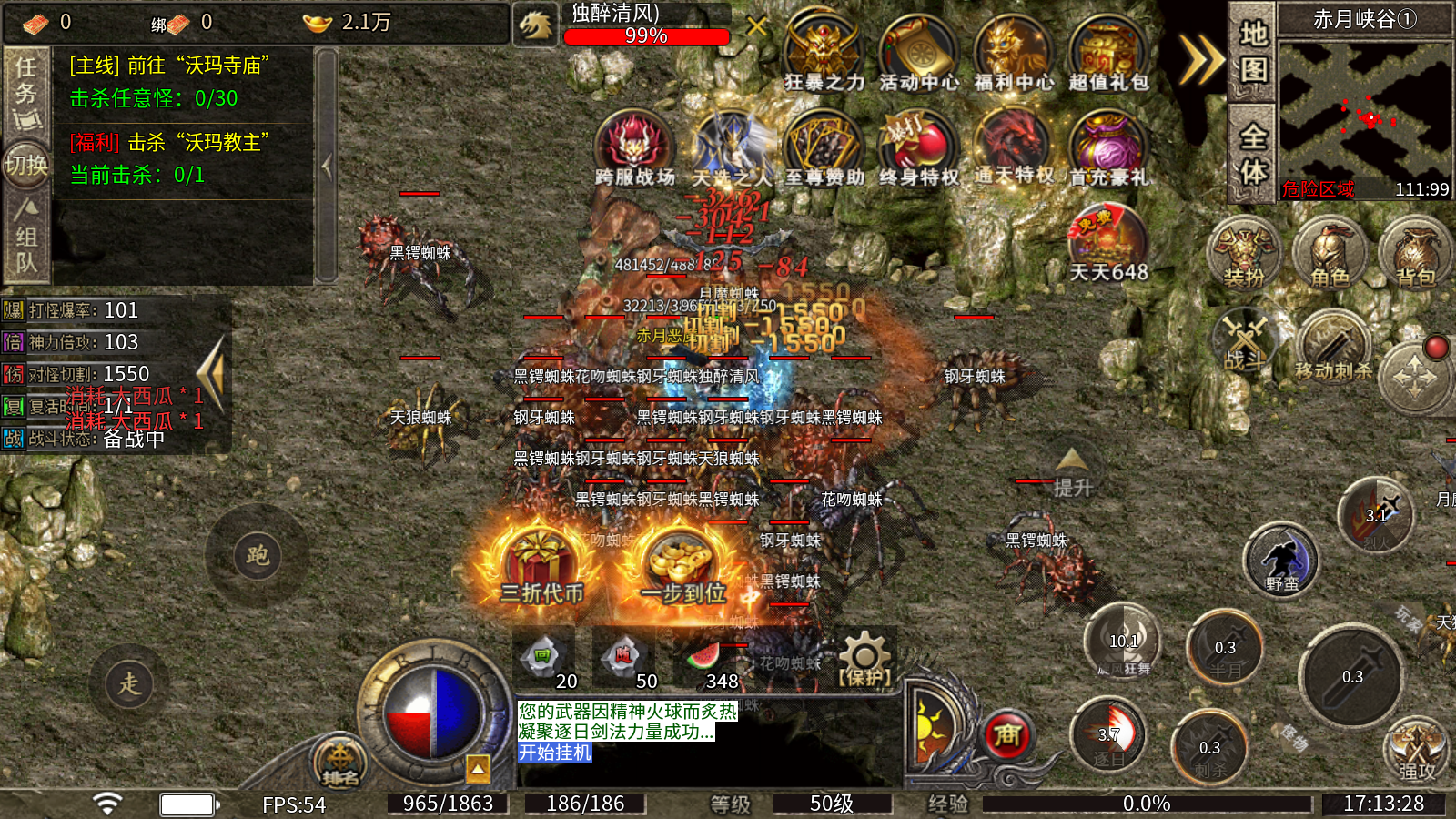Open the 装扮 outfit menu
This screenshot has width=1456, height=819.
(x=1244, y=252)
